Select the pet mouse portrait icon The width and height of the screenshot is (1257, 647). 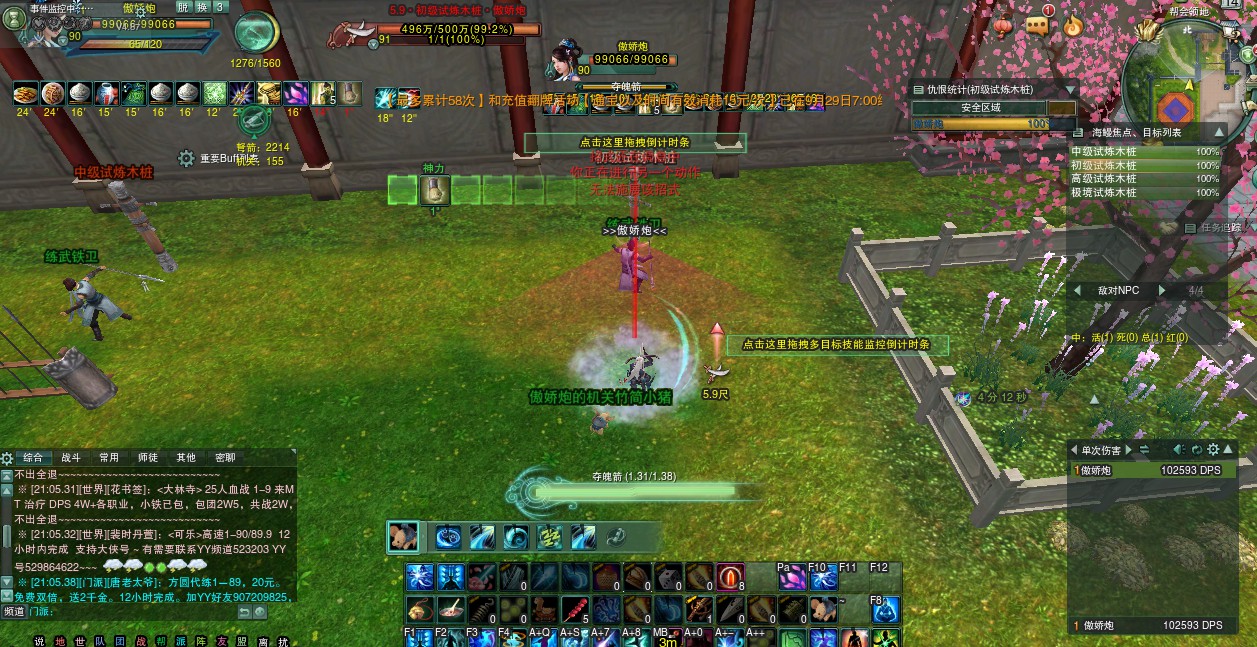point(403,537)
